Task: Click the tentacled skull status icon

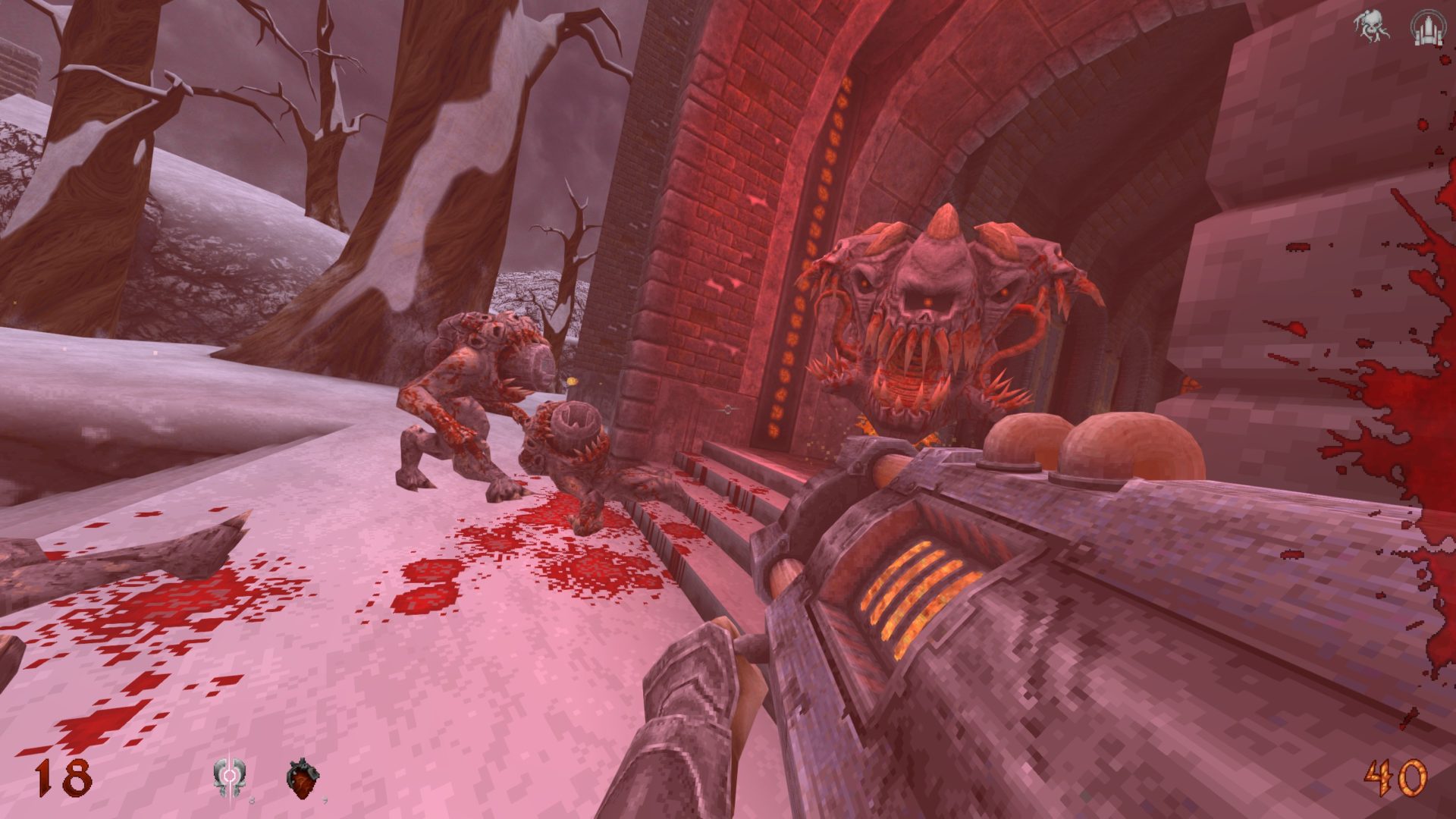Action: (x=1371, y=27)
